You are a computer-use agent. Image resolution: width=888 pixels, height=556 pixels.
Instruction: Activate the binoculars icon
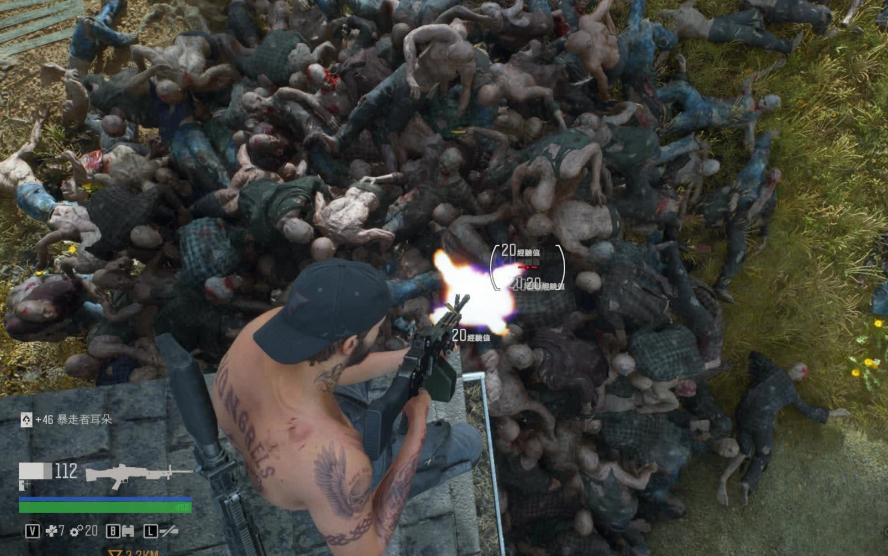pyautogui.click(x=128, y=531)
